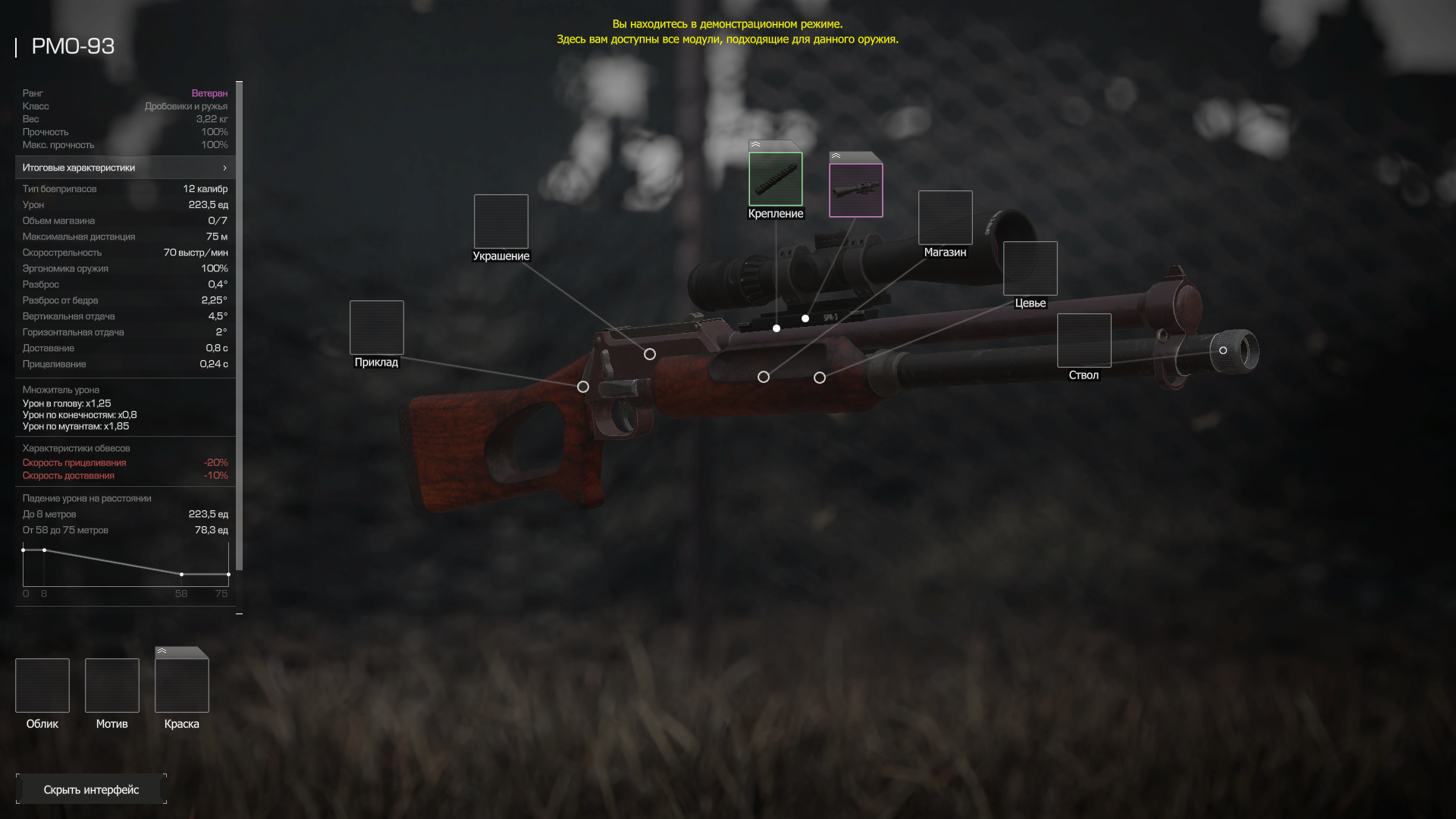Image resolution: width=1456 pixels, height=819 pixels.
Task: Select the Мотив pattern slot
Action: click(x=112, y=686)
